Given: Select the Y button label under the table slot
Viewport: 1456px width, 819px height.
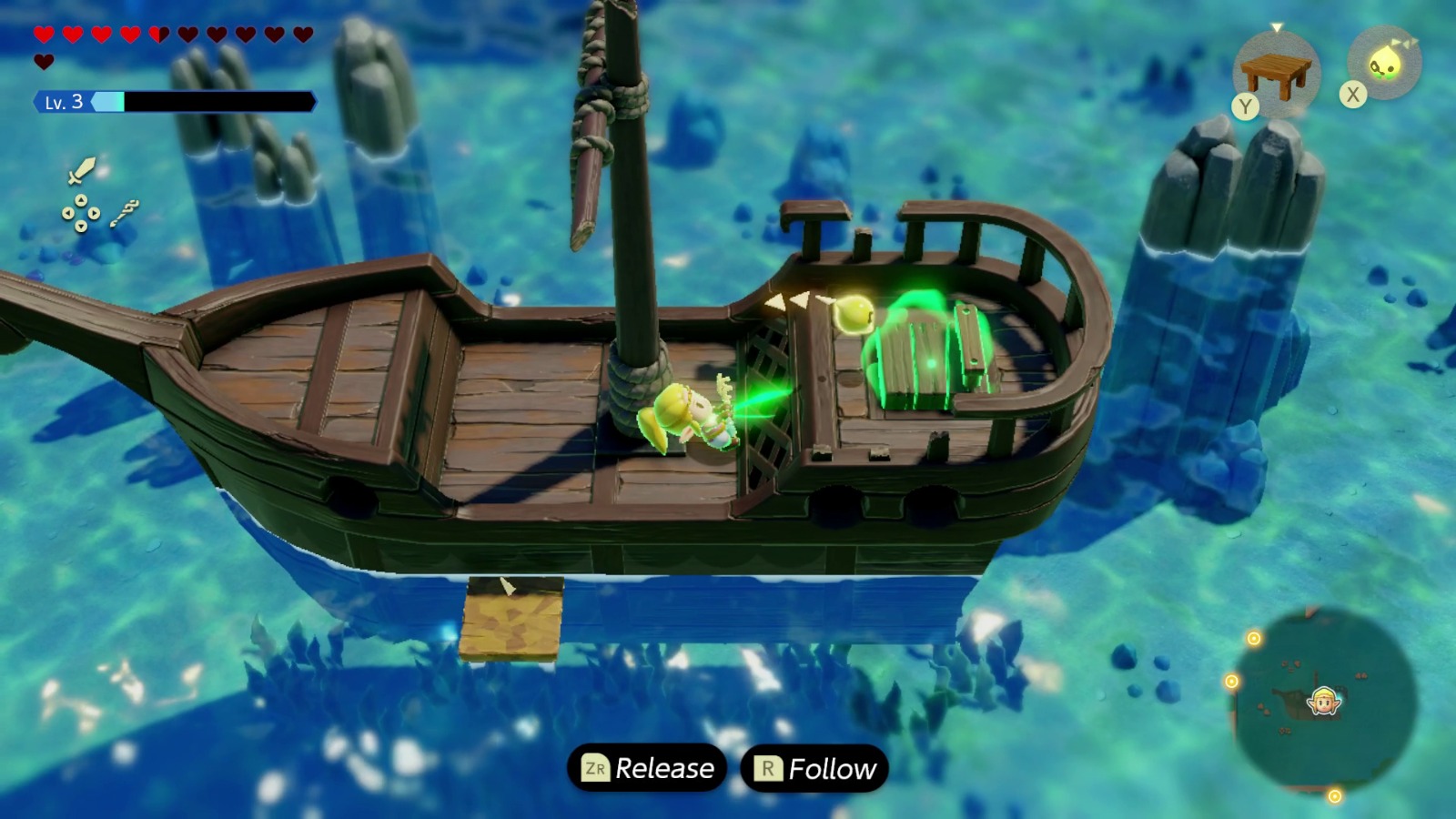Looking at the screenshot, I should click(x=1245, y=105).
